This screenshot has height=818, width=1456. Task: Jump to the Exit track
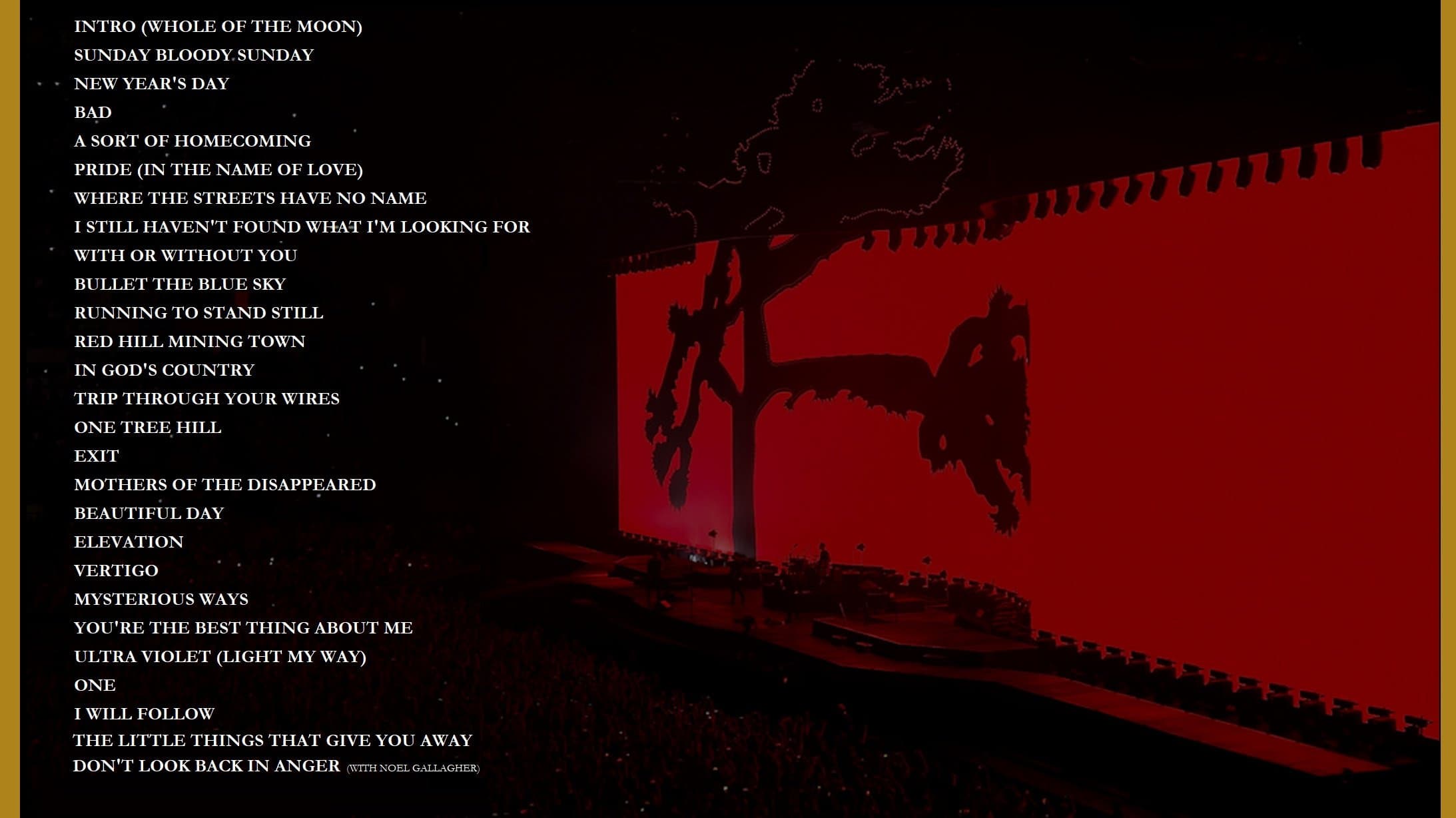tap(96, 456)
